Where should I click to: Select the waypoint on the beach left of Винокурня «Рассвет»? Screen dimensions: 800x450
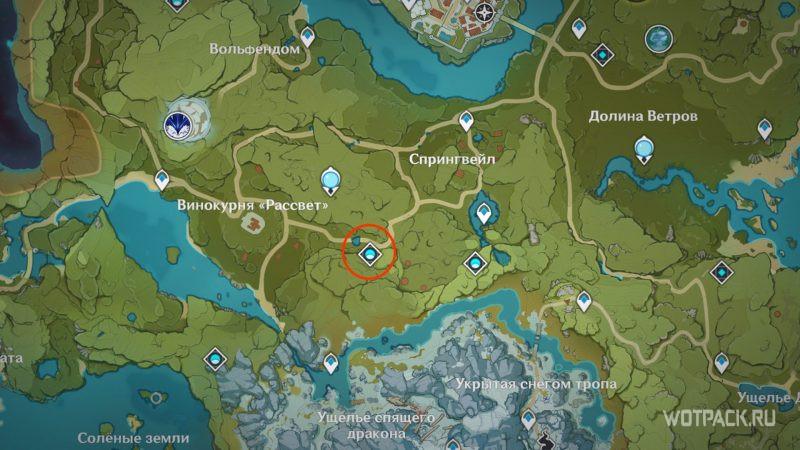click(x=163, y=179)
